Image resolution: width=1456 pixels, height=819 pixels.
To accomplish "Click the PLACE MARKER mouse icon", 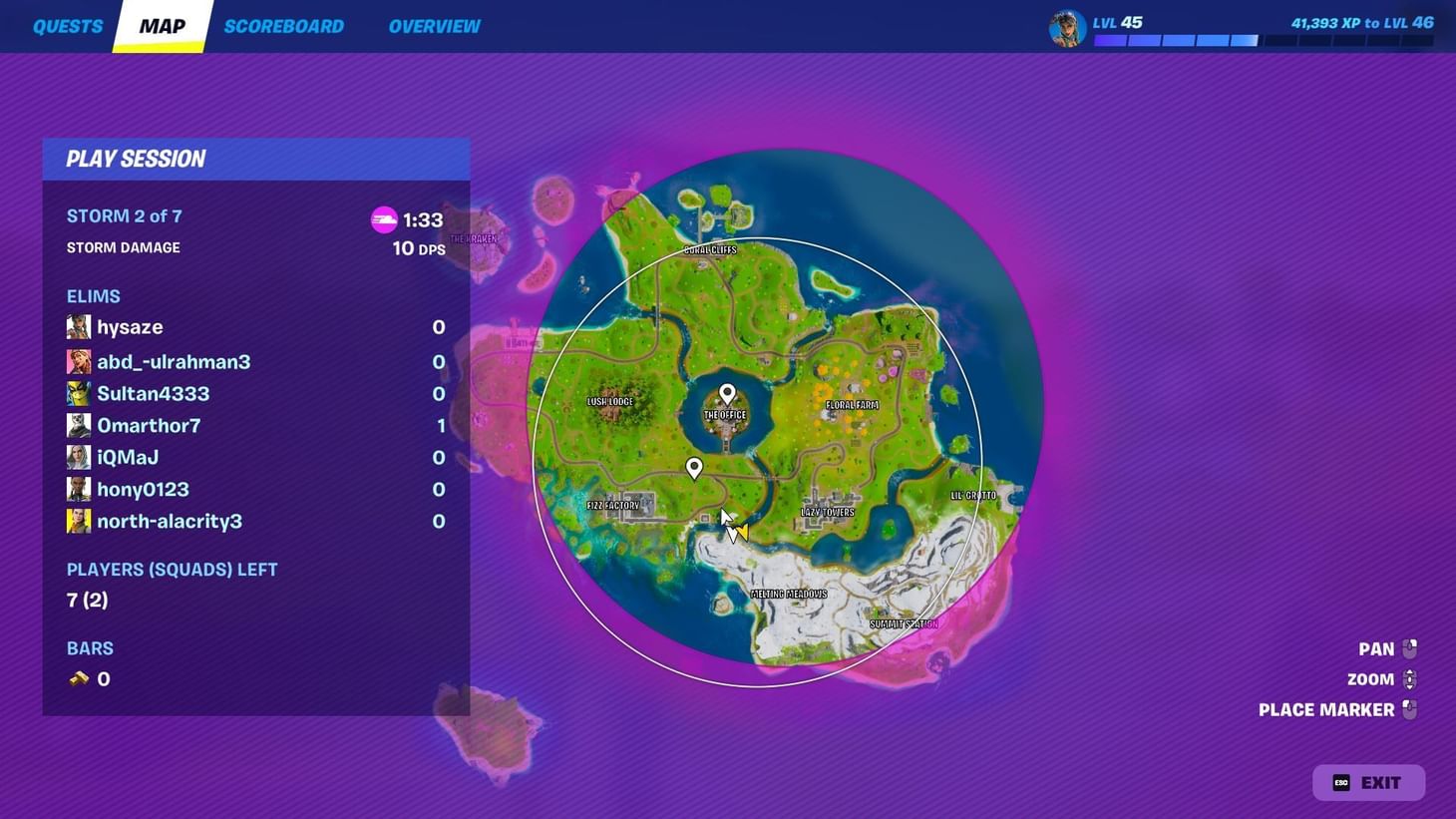I will click(1409, 709).
